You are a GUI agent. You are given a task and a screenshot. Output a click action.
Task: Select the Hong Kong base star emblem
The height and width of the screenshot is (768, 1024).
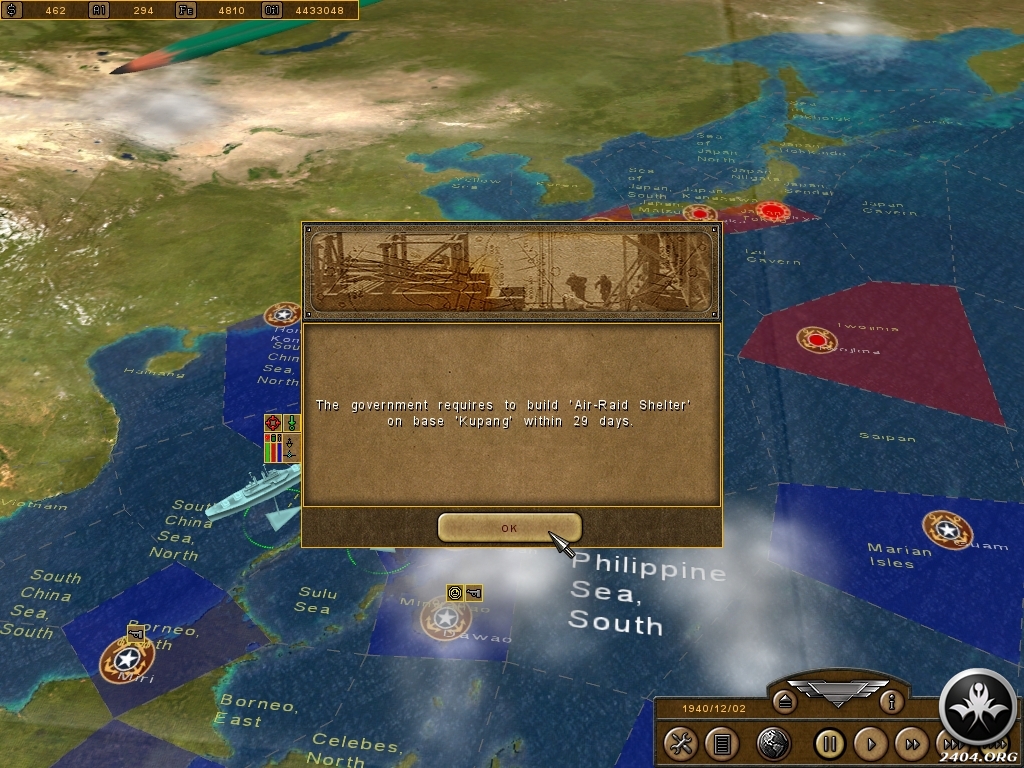click(282, 315)
